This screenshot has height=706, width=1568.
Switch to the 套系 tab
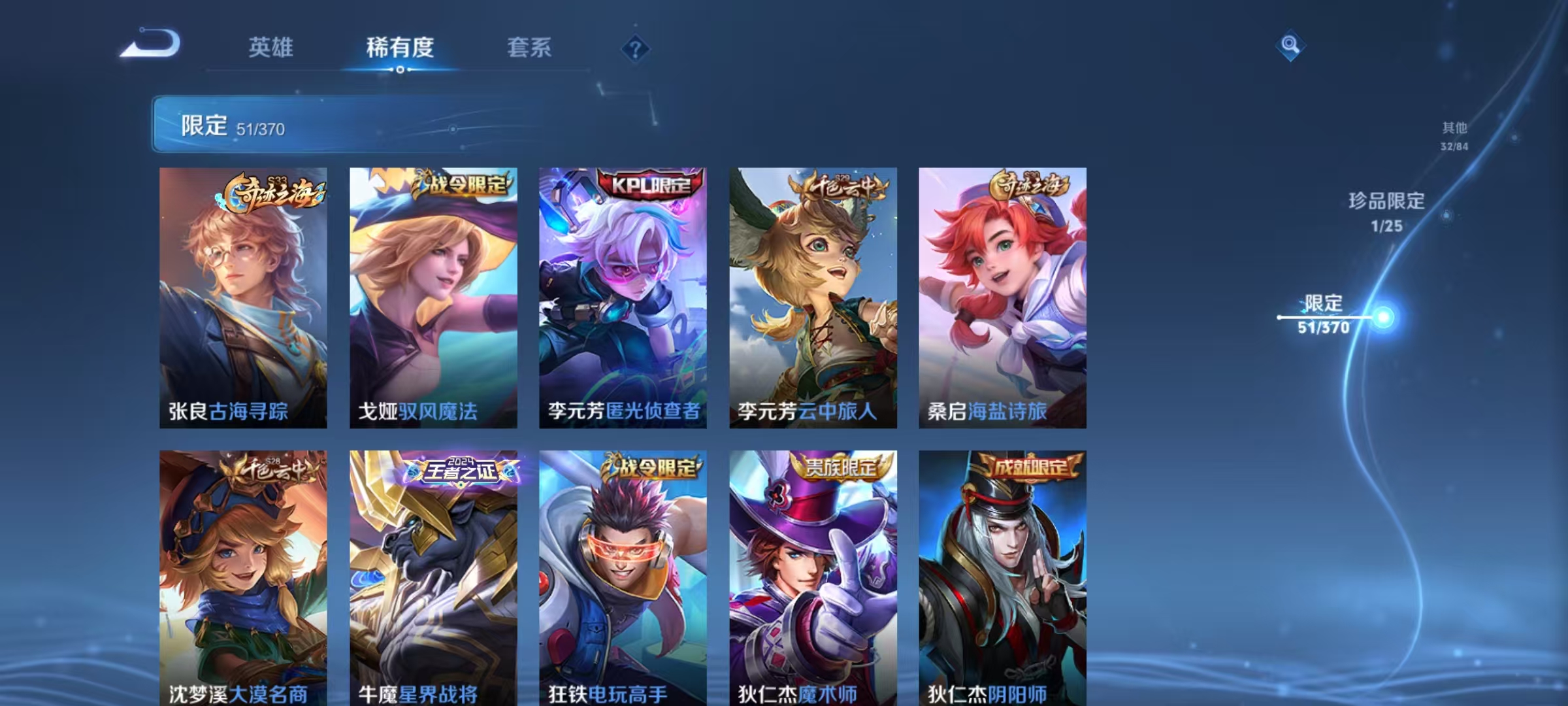point(531,48)
